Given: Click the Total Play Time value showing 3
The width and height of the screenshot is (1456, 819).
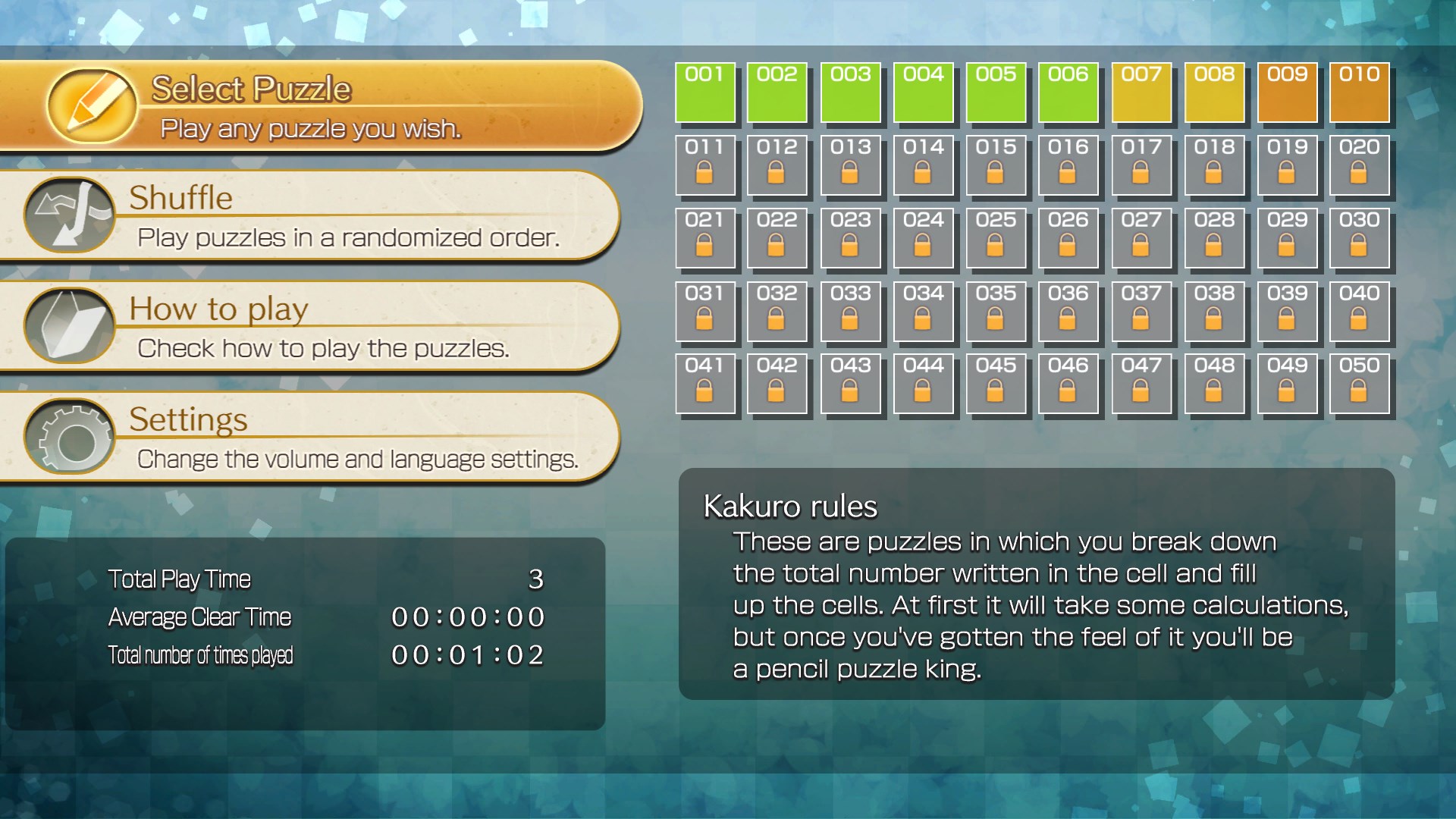Looking at the screenshot, I should coord(537,579).
